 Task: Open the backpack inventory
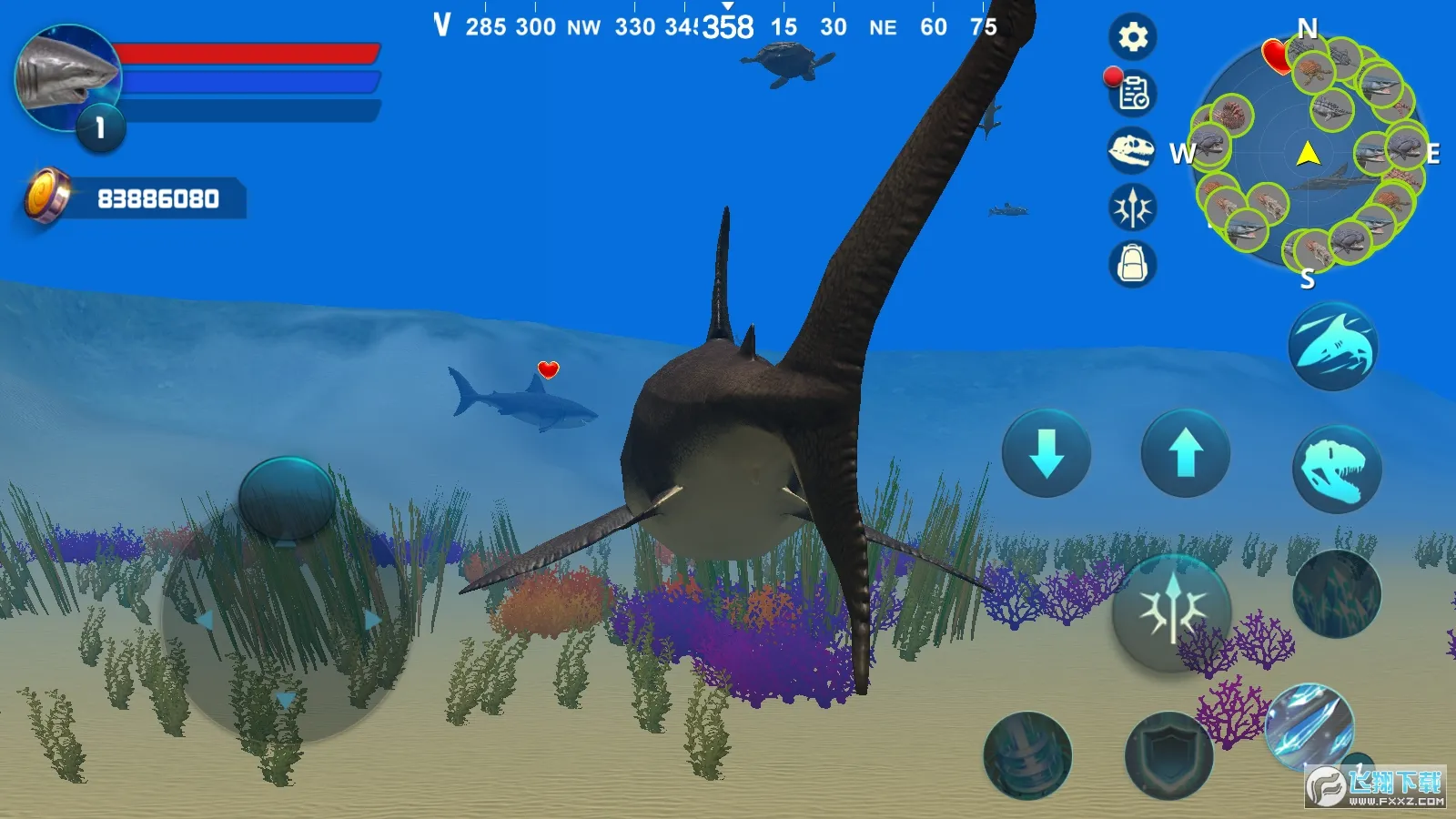pyautogui.click(x=1132, y=265)
